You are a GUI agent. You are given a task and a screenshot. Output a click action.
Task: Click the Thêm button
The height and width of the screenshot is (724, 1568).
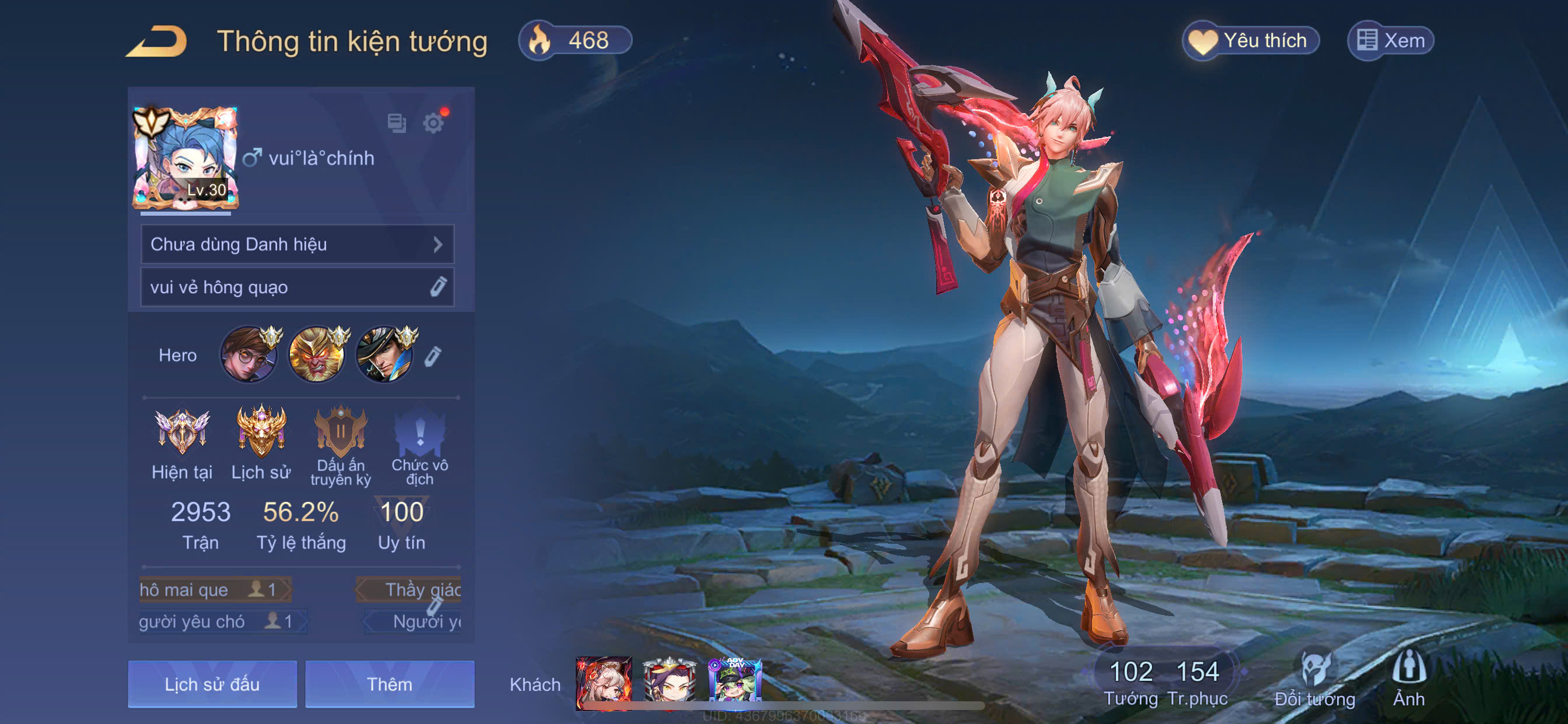tap(390, 684)
